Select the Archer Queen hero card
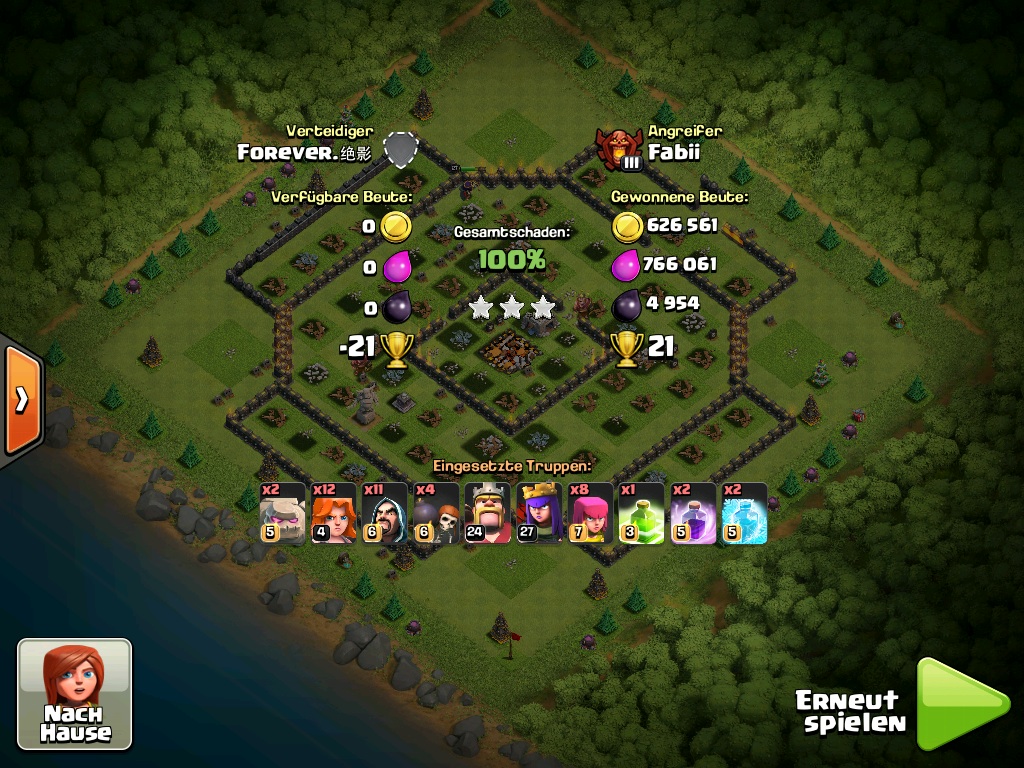1024x768 pixels. click(539, 513)
